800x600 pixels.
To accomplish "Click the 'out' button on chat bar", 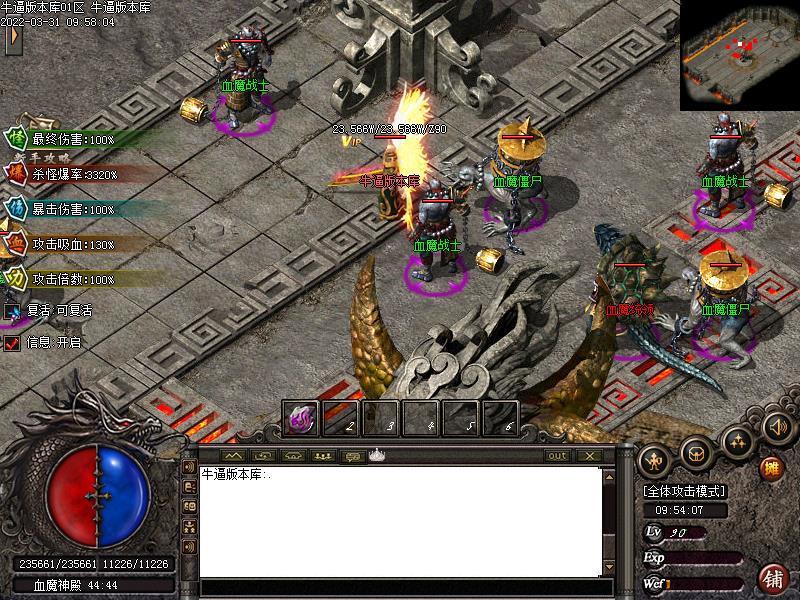I will click(557, 456).
